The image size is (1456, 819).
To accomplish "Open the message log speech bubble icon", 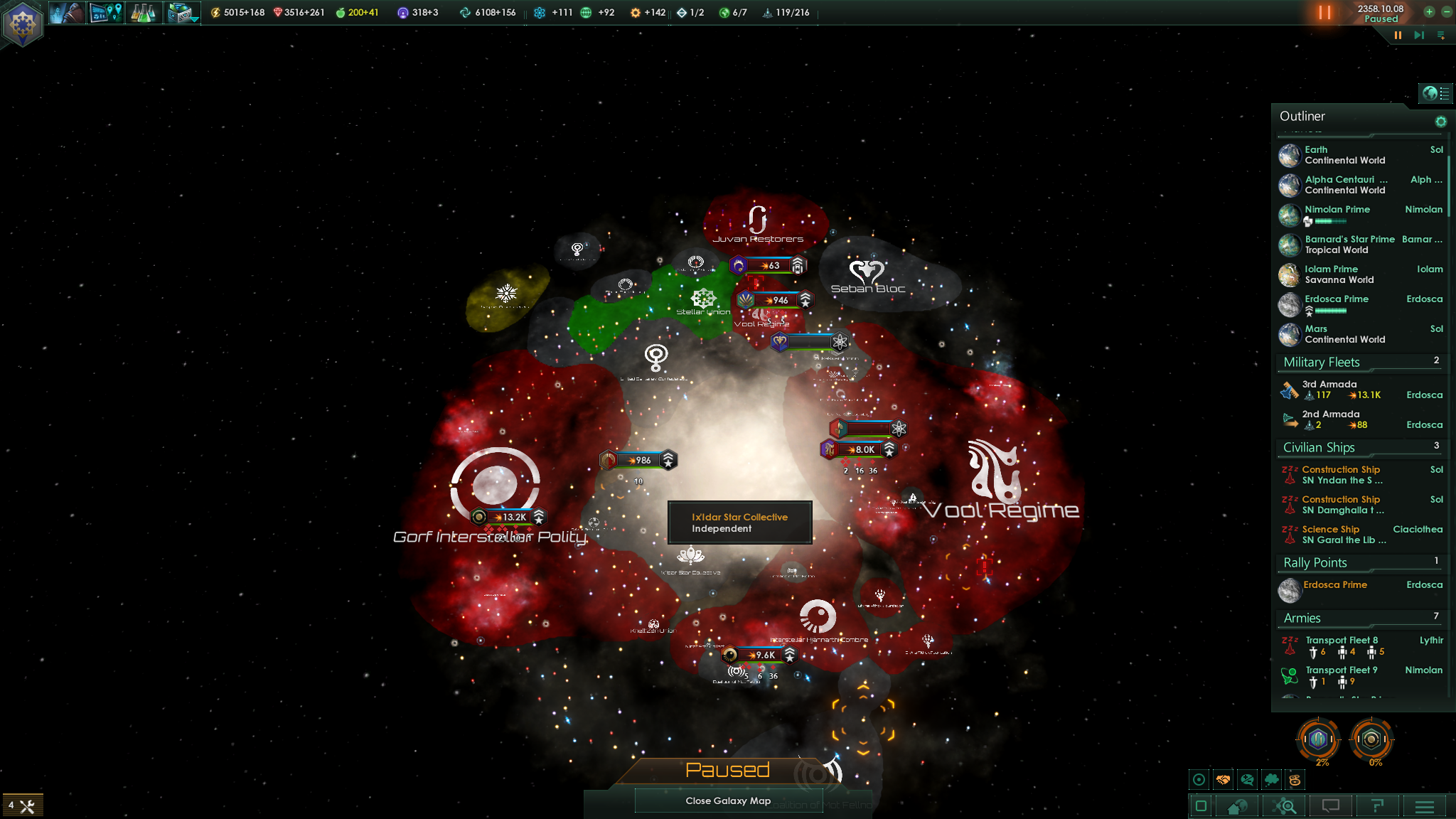I will click(x=1332, y=806).
